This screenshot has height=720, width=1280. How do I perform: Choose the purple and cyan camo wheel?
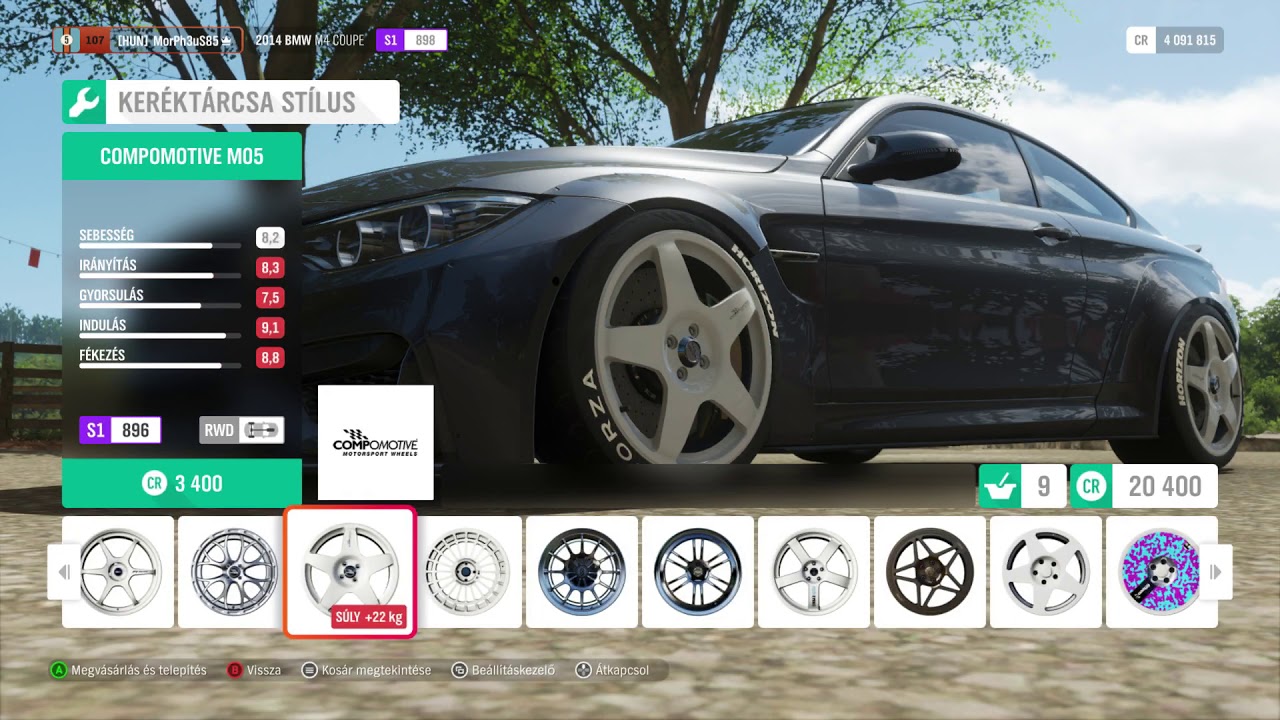[x=1161, y=571]
